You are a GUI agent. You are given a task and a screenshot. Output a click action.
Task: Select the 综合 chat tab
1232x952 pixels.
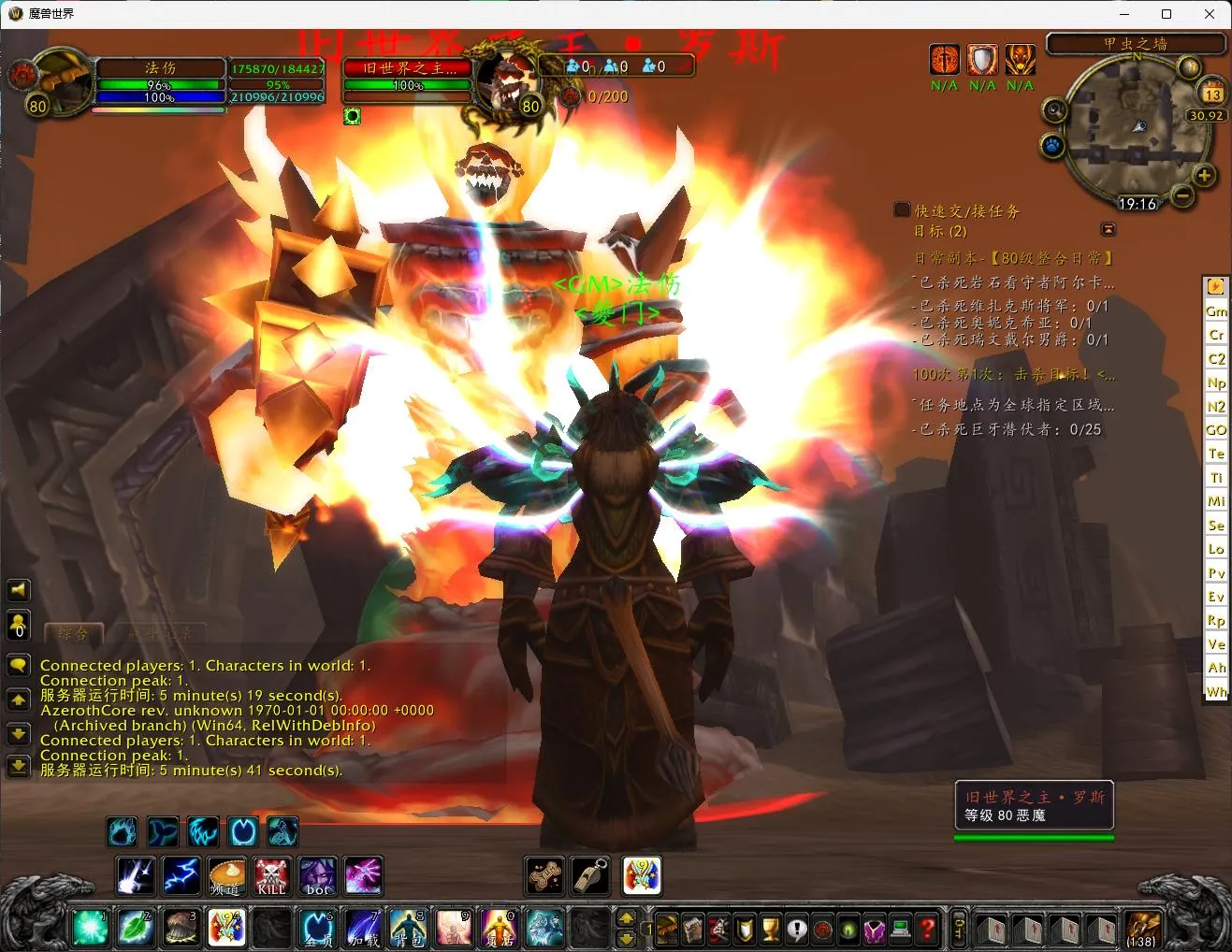tap(73, 634)
